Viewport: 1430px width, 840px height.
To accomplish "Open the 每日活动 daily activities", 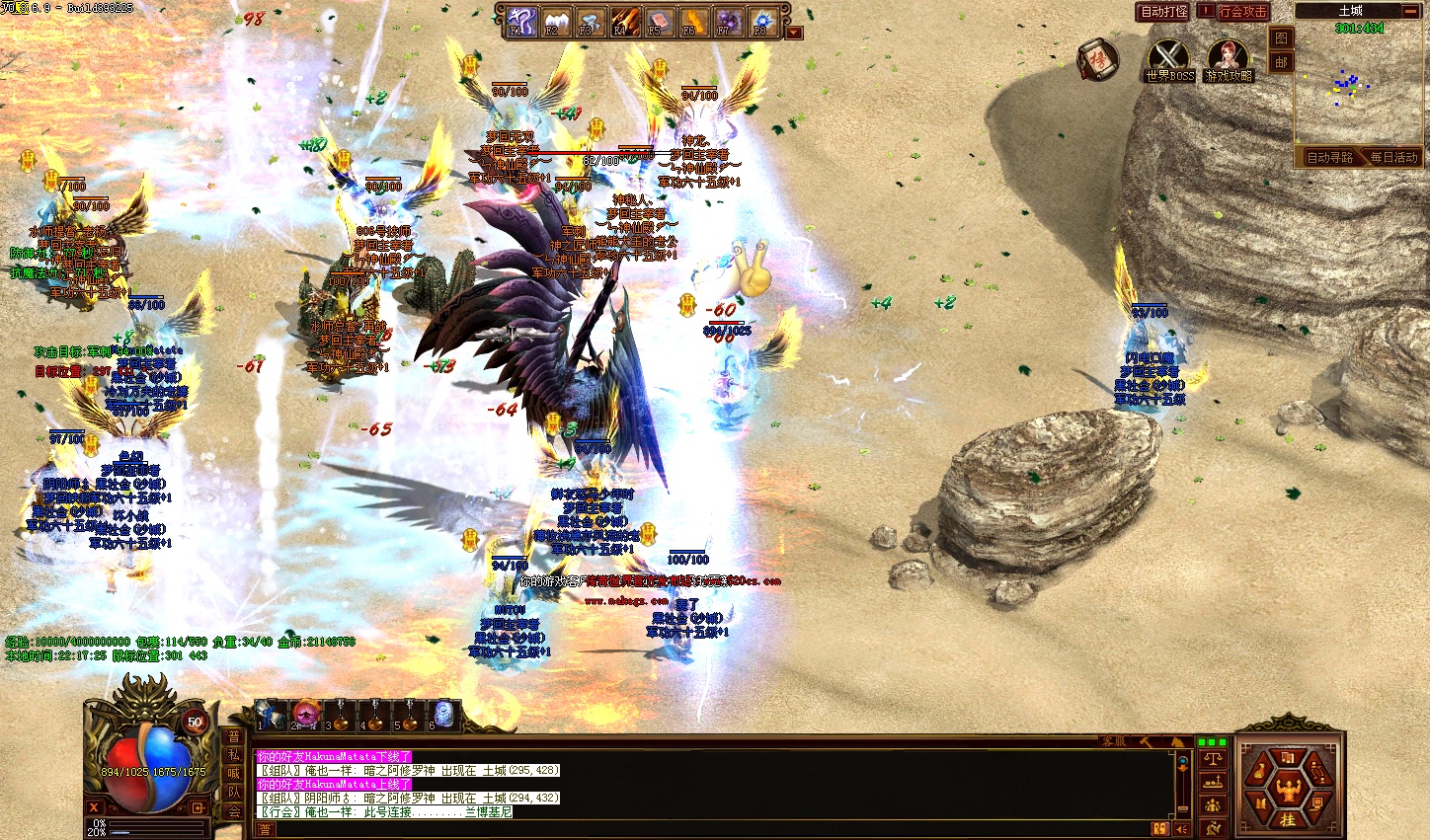I will tap(1392, 158).
